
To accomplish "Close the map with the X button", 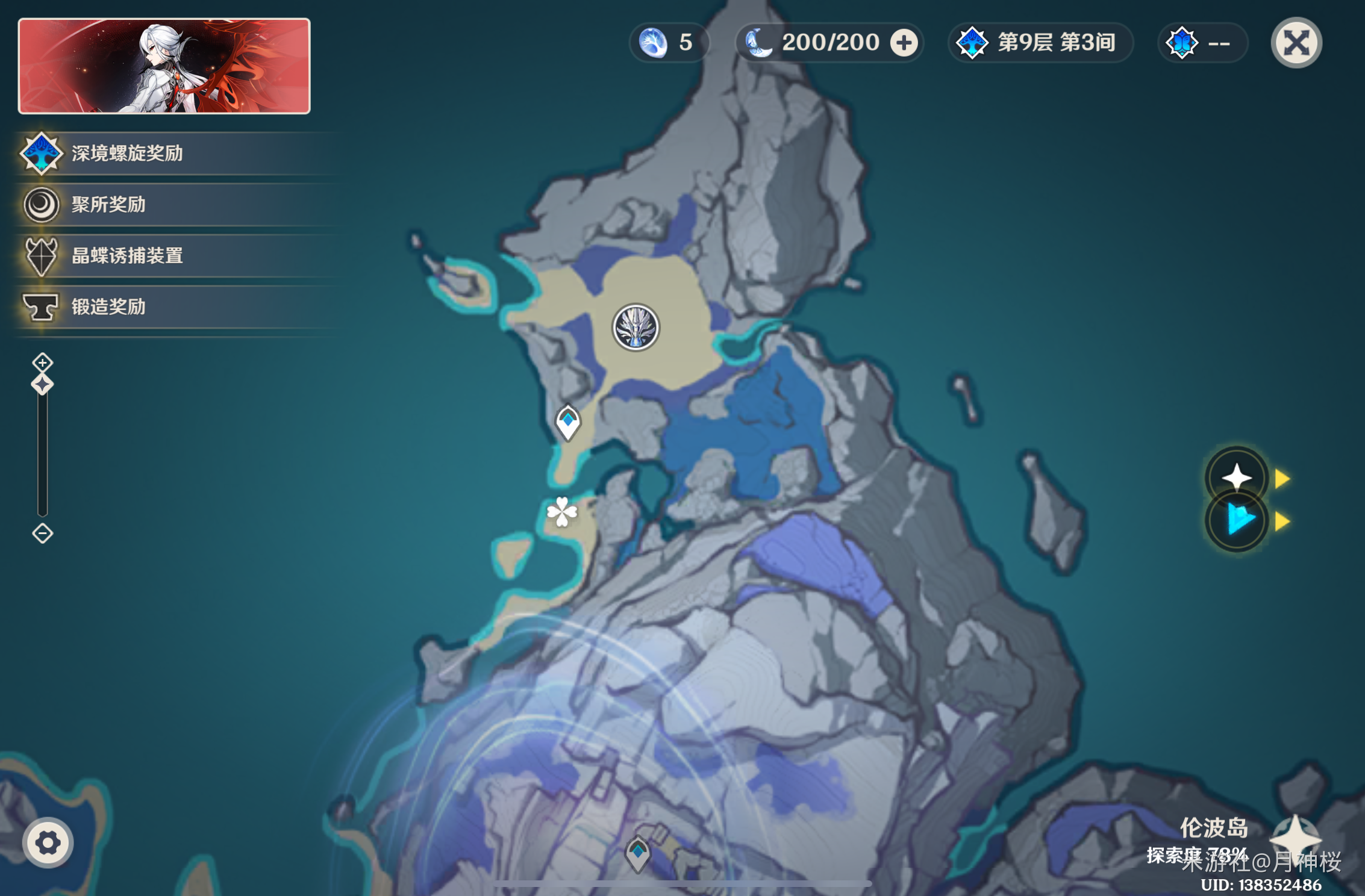I will point(1296,43).
